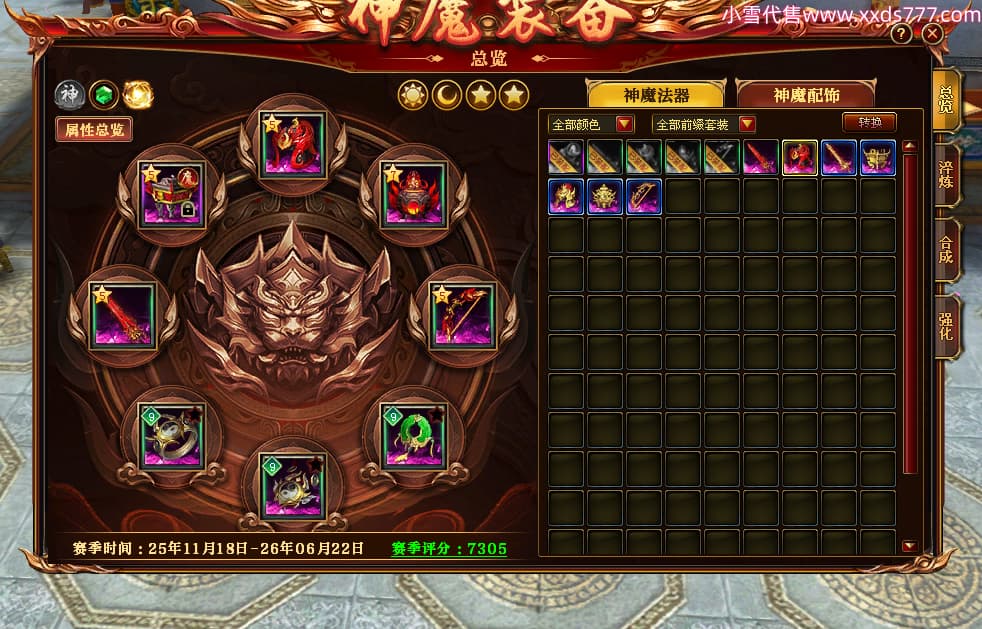Viewport: 982px width, 629px height.
Task: Open the 属性总览 attribute overview
Action: [x=94, y=130]
